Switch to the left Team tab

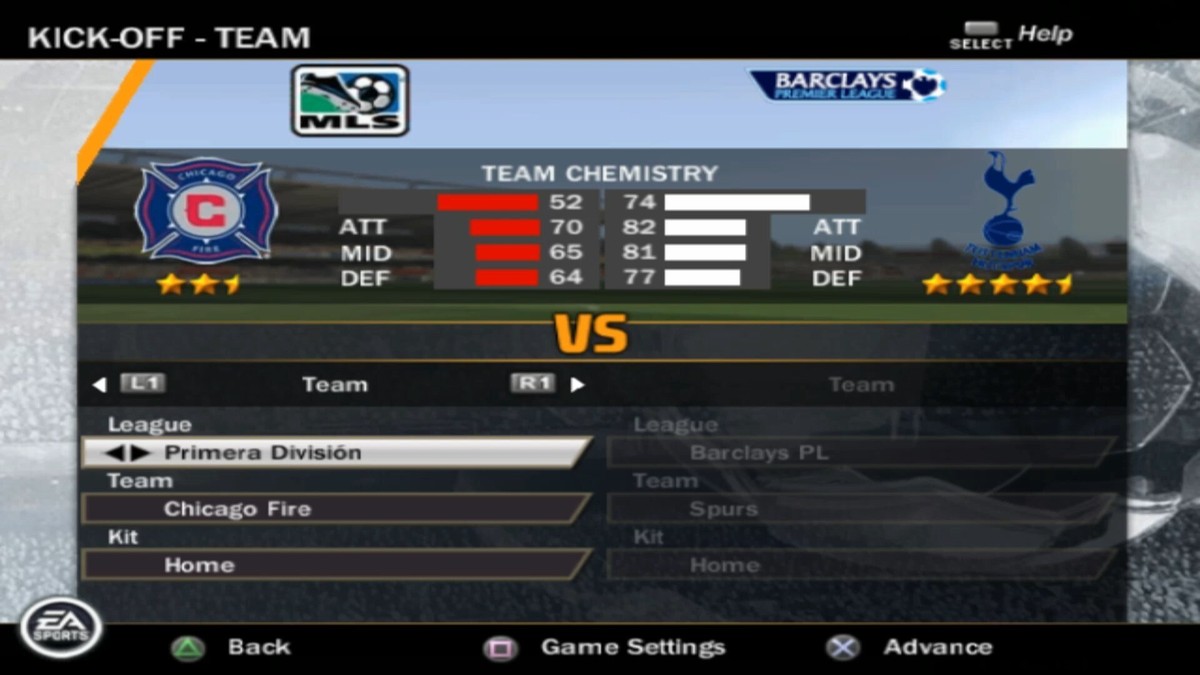335,384
